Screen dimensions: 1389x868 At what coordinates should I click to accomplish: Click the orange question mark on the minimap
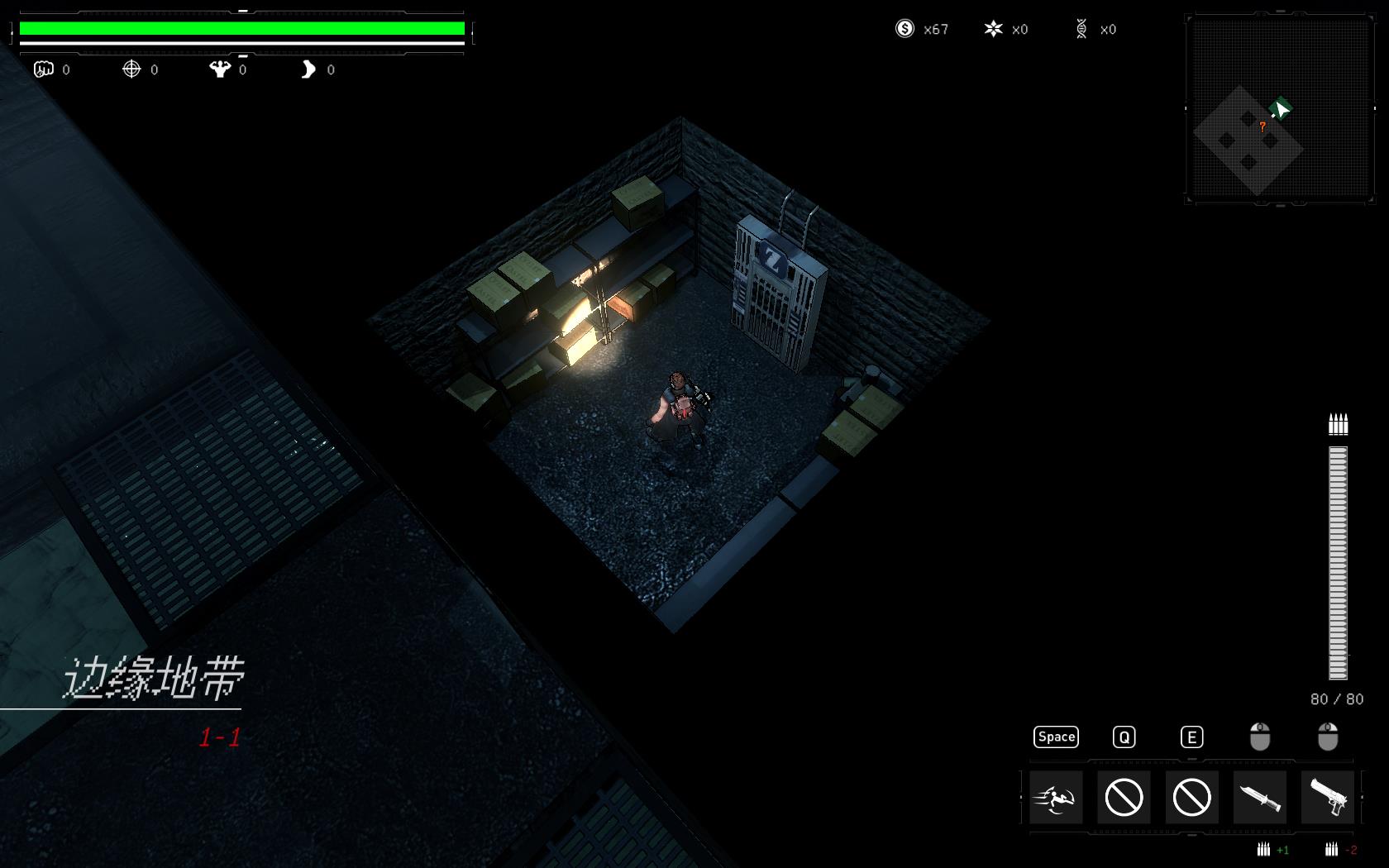pyautogui.click(x=1263, y=126)
